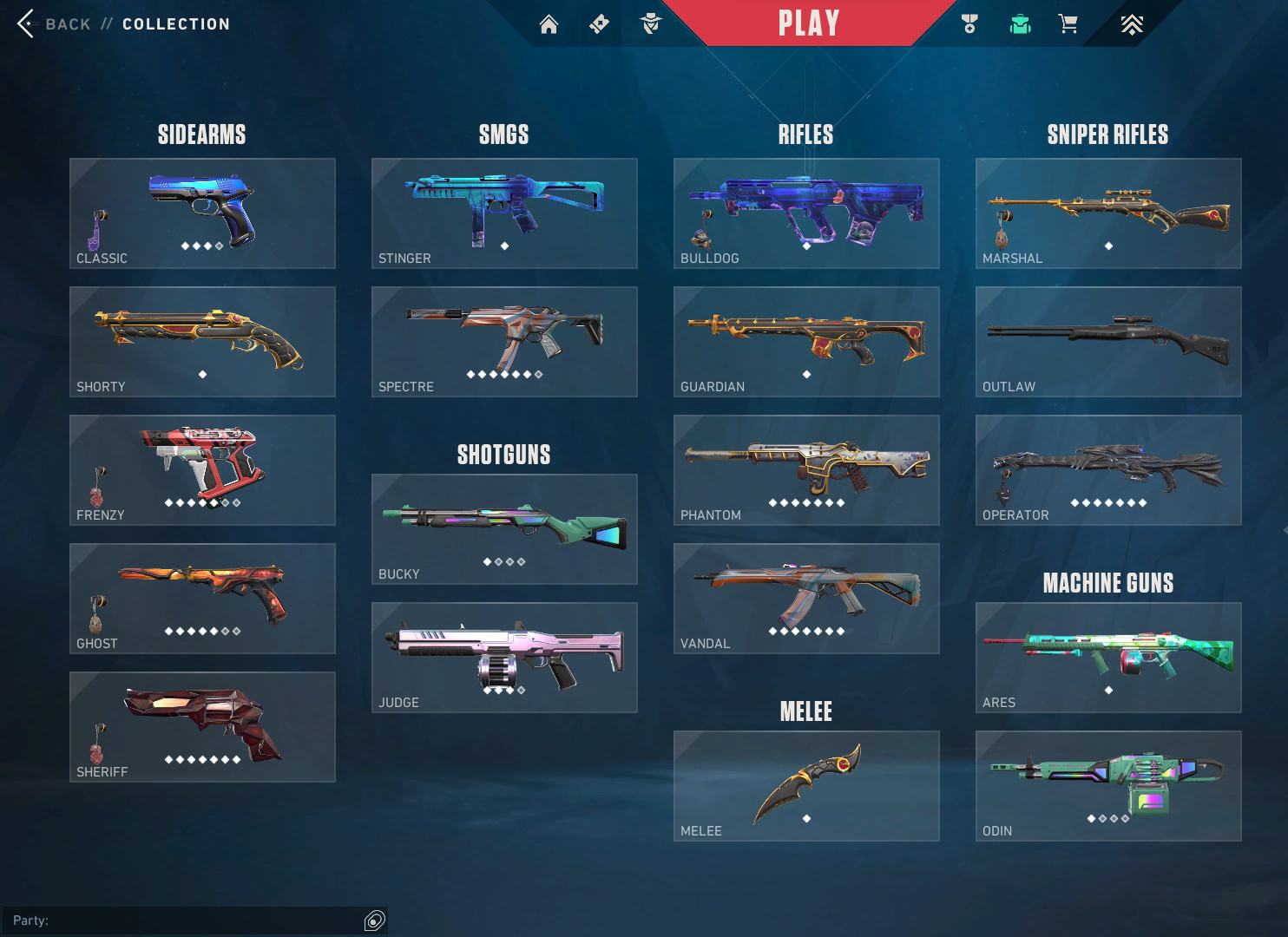Open the Odin machine gun slot
1288x937 pixels.
click(x=1108, y=786)
